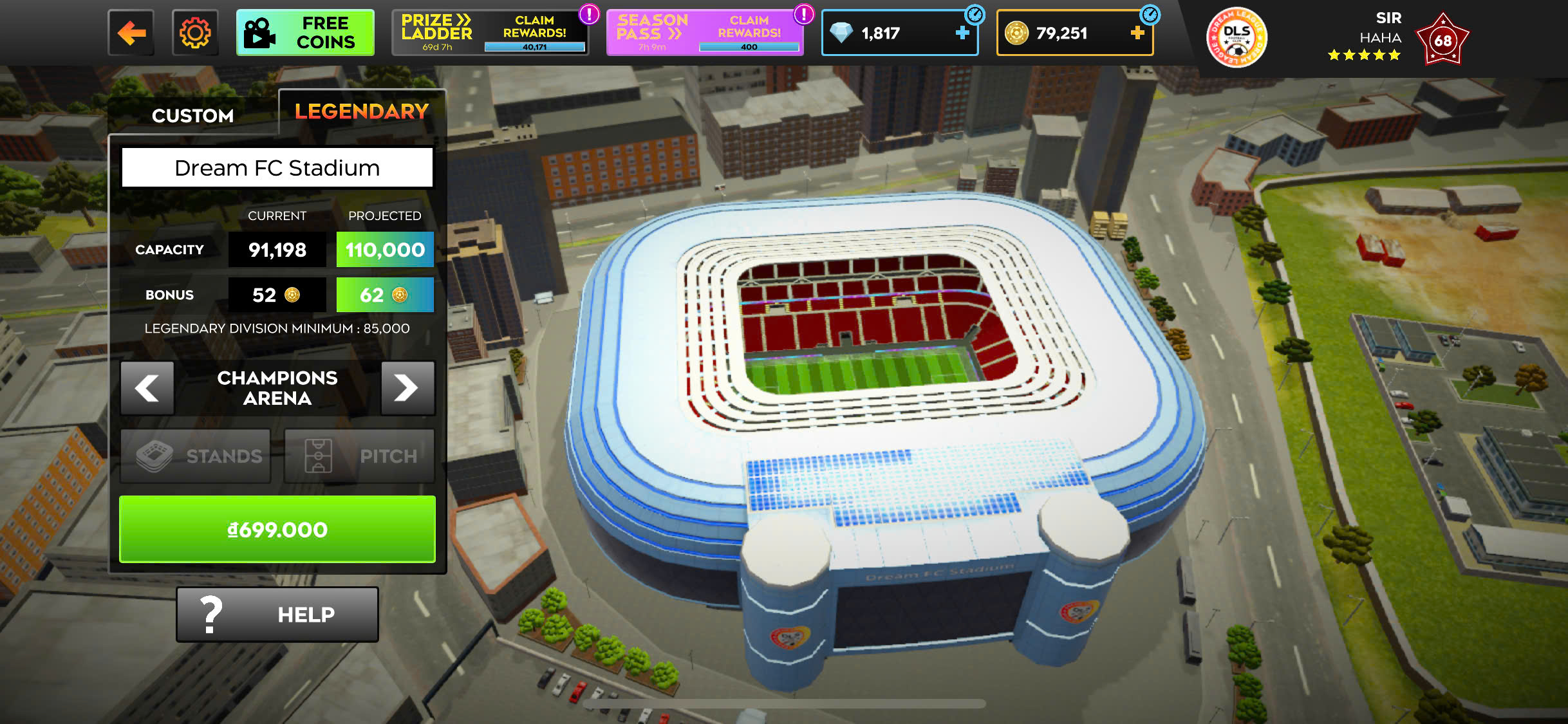
Task: Add more gold coins with the plus button
Action: tap(1137, 33)
